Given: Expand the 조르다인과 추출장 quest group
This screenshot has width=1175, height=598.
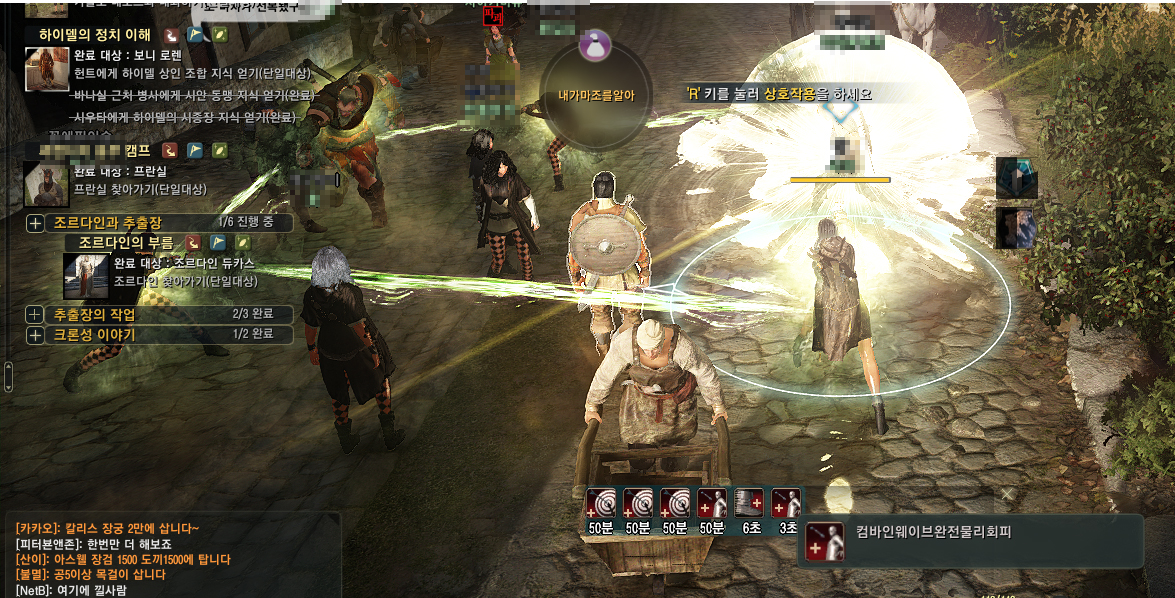Looking at the screenshot, I should [x=35, y=223].
